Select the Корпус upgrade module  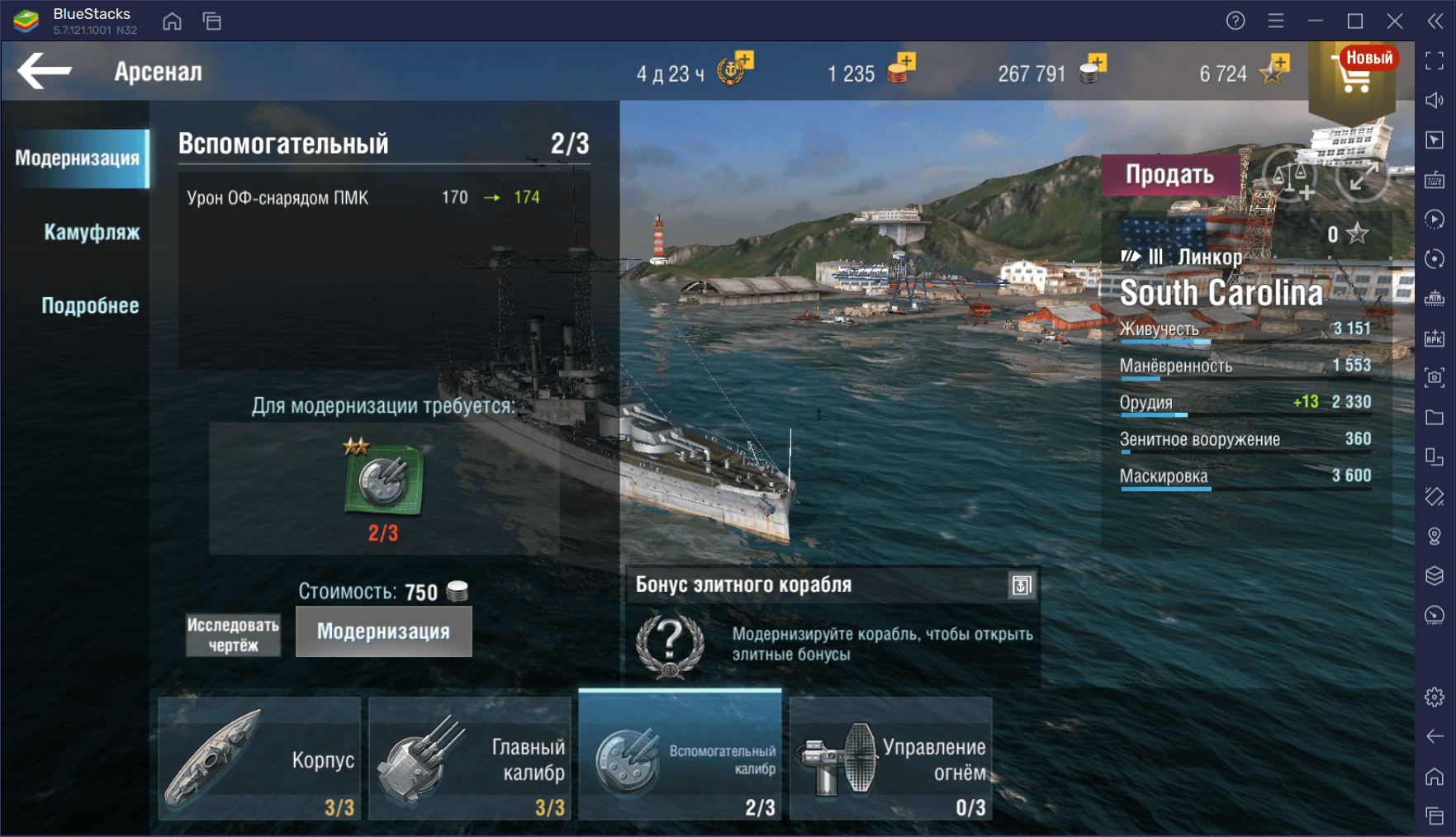259,759
